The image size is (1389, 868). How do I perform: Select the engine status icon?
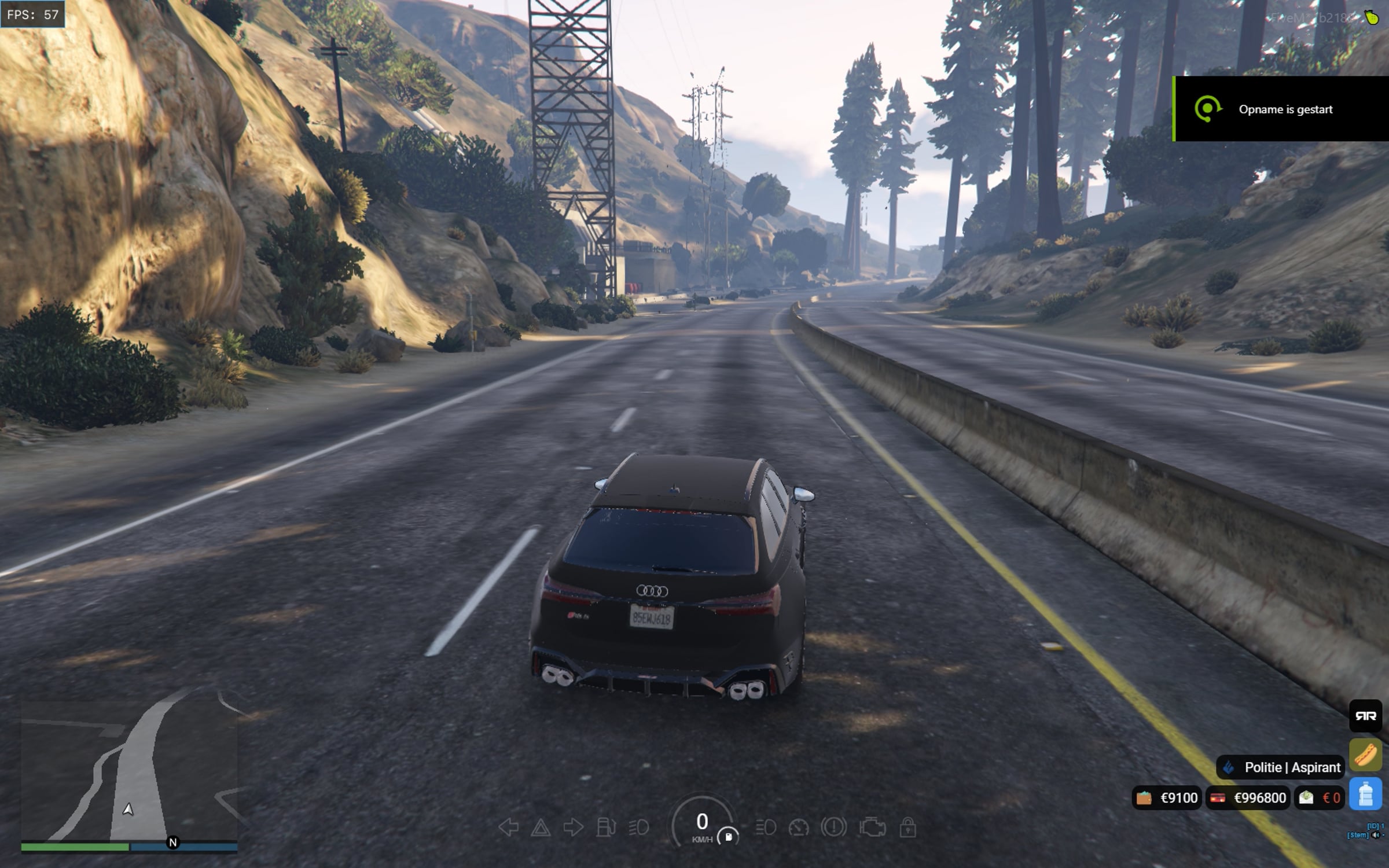click(872, 827)
